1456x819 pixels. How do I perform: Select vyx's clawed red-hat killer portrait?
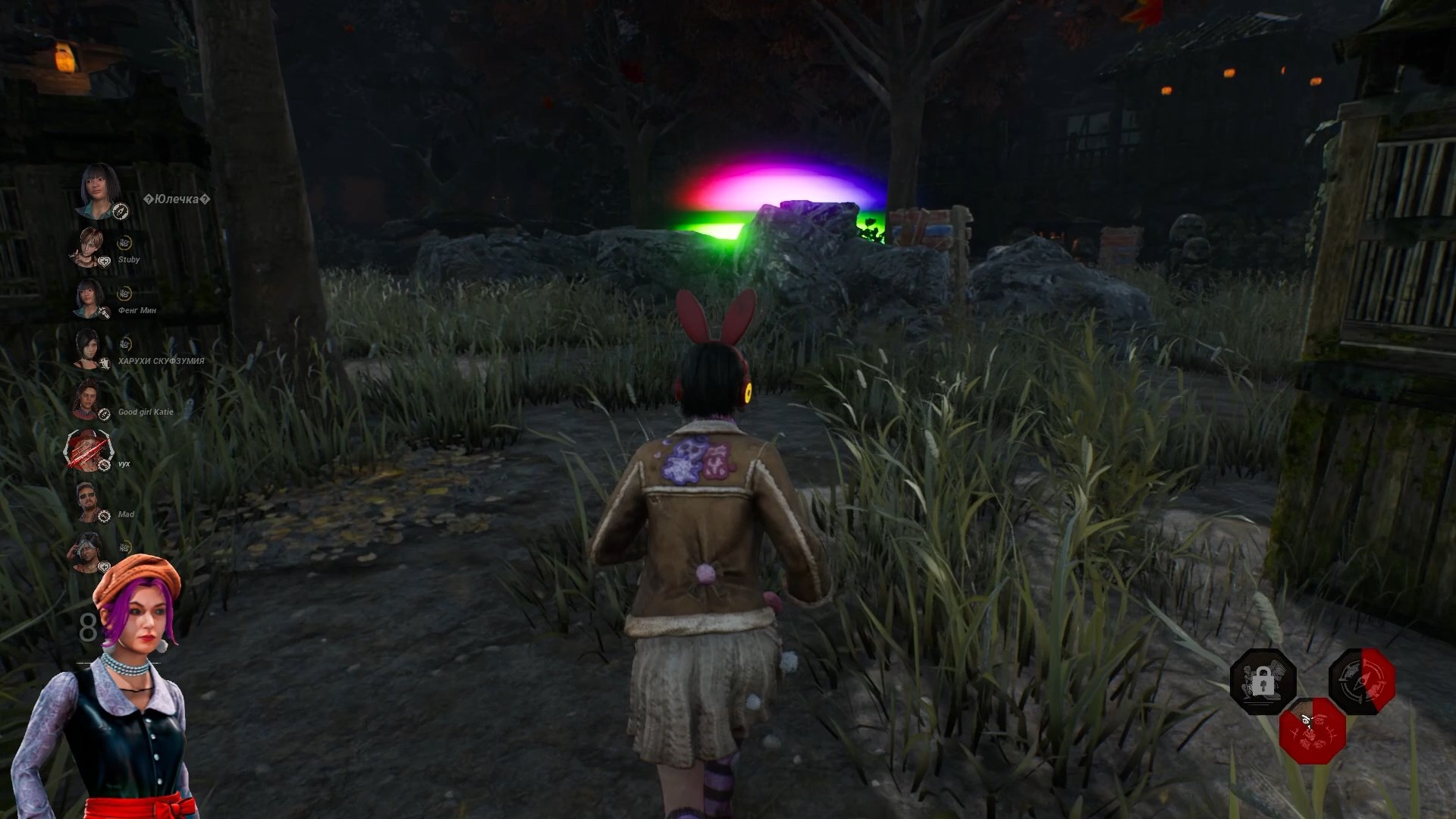pos(88,451)
